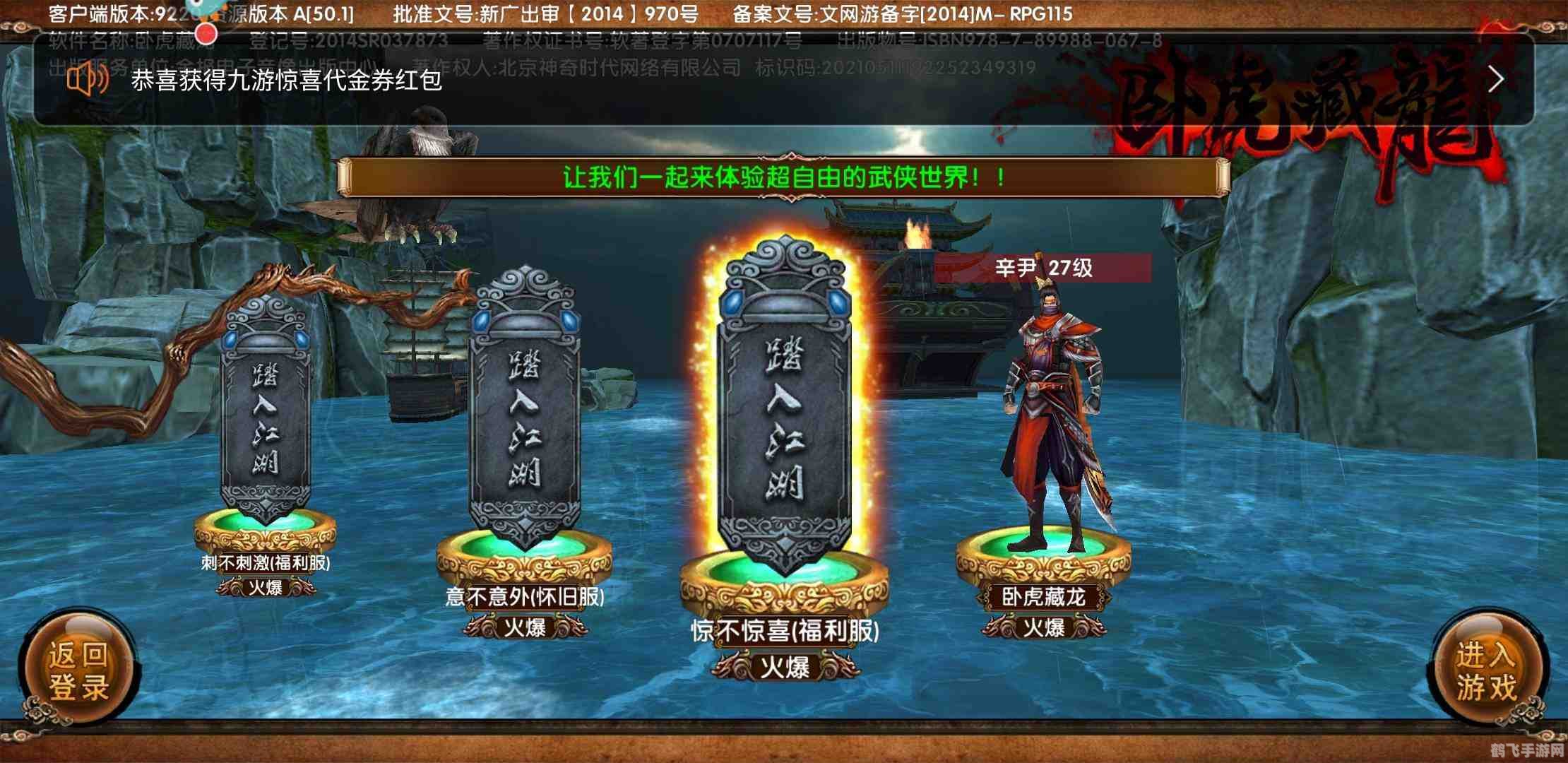
Task: Mute the announcement speaker icon
Action: coord(85,81)
